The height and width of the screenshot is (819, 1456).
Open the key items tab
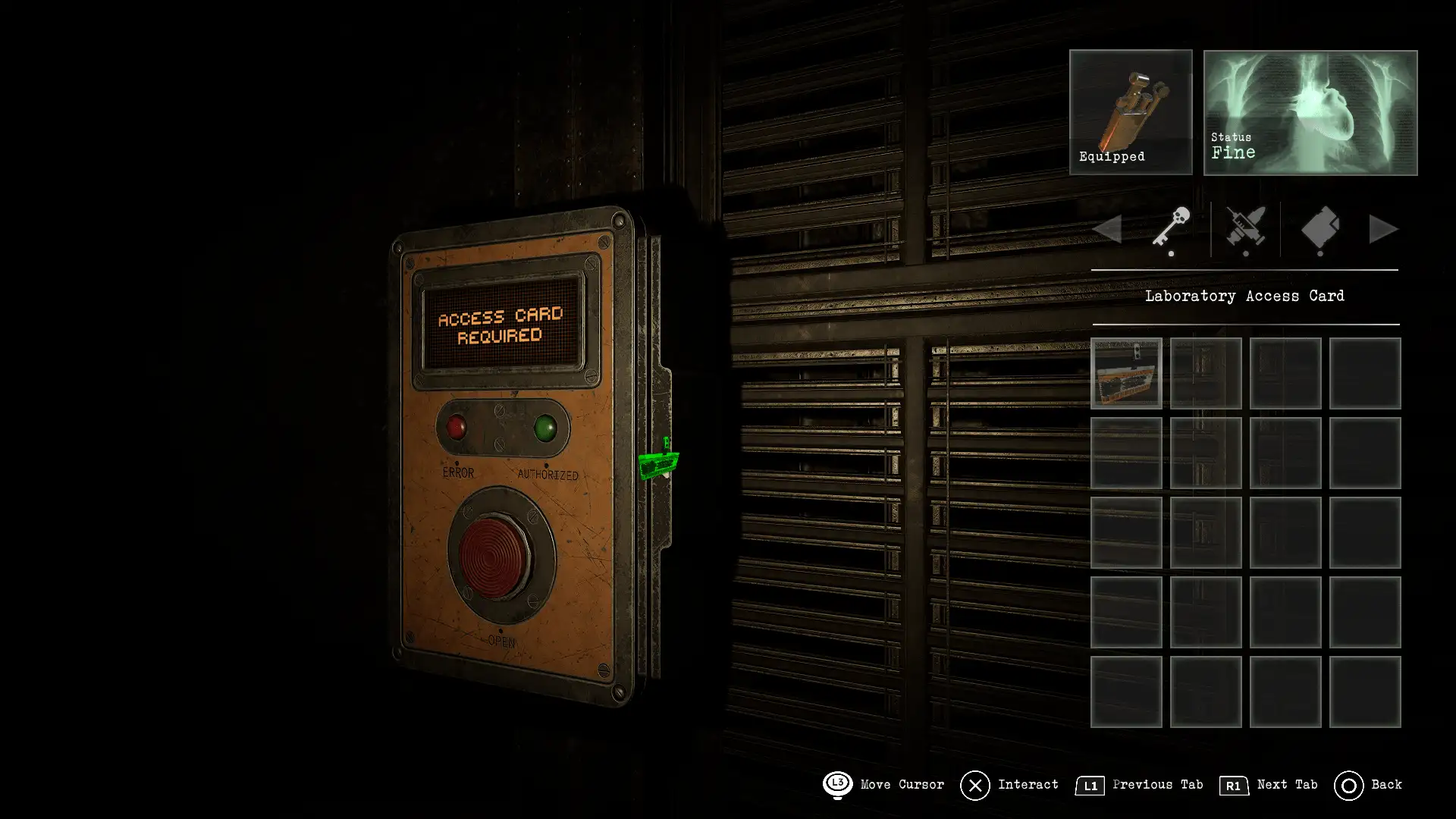pyautogui.click(x=1171, y=228)
